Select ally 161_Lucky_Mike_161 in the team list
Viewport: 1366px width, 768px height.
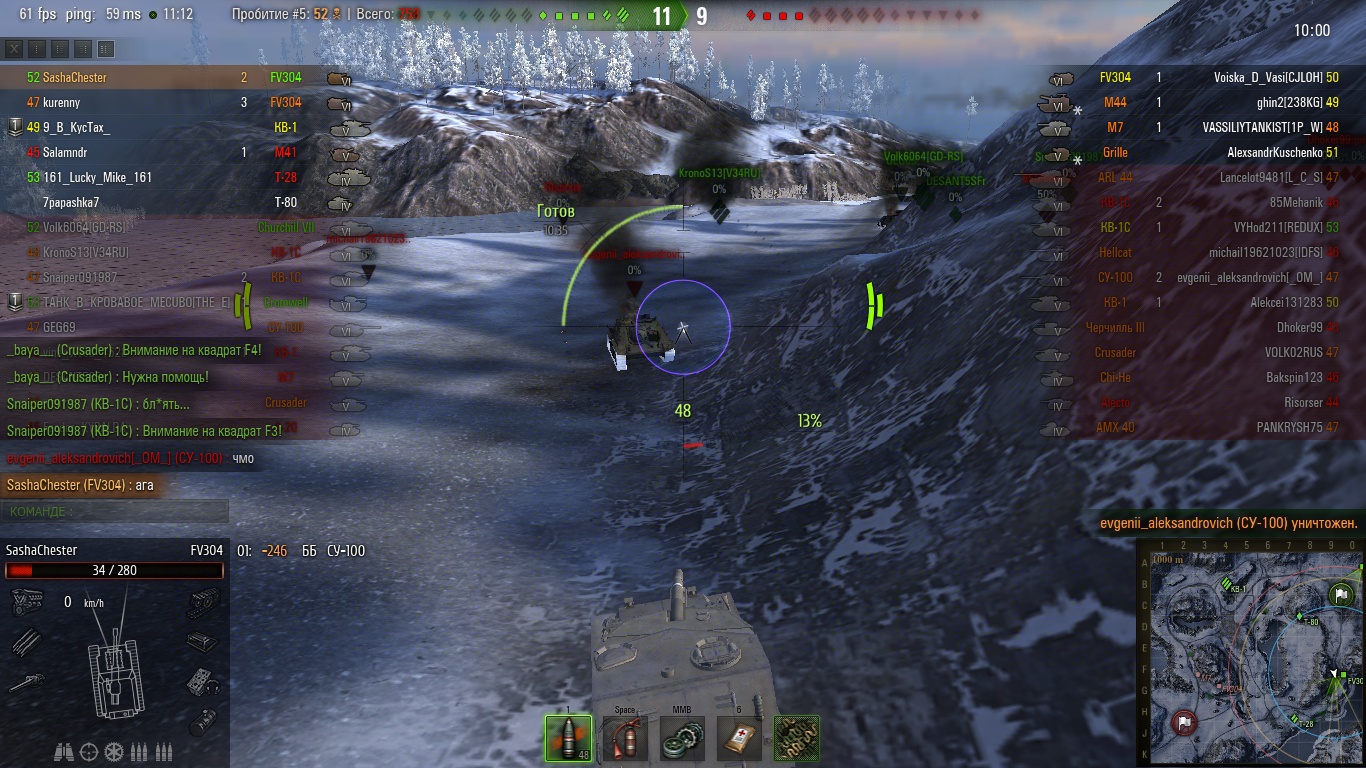(97, 177)
